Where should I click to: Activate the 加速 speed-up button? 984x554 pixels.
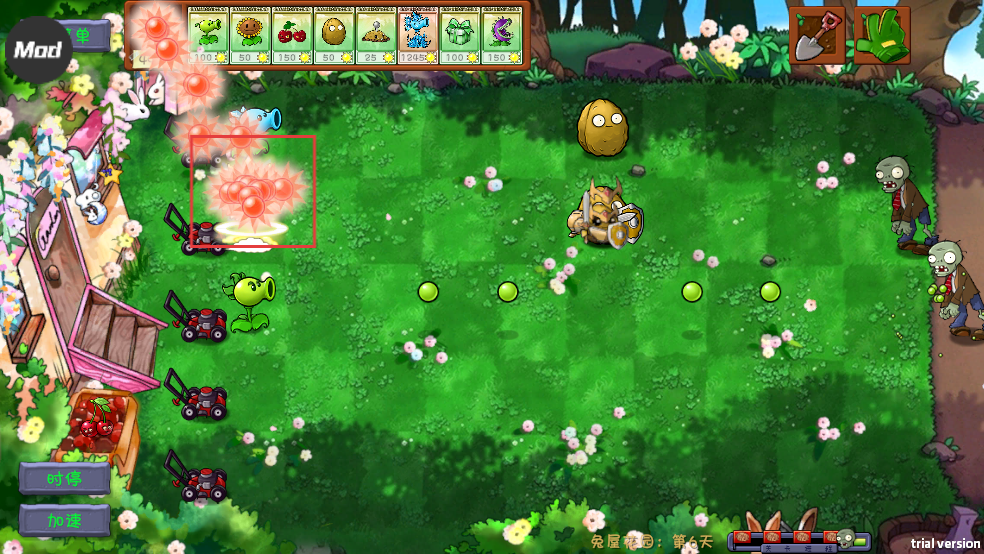click(65, 520)
